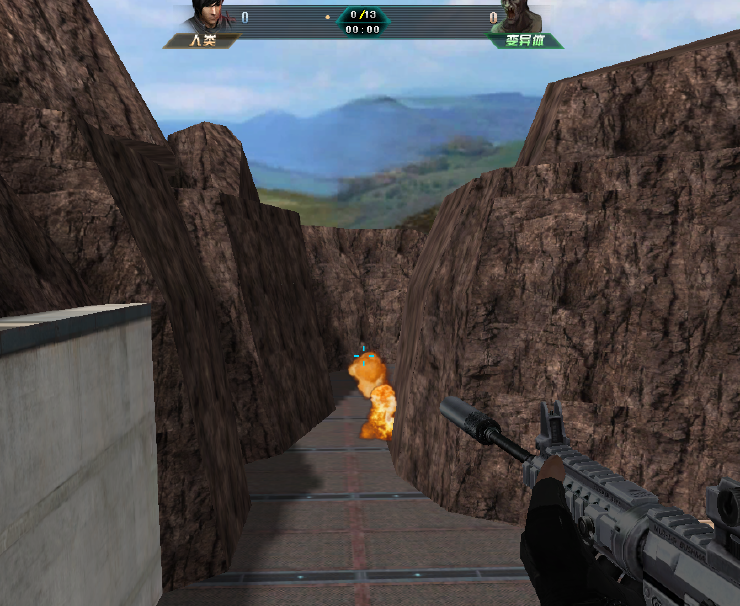740x606 pixels.
Task: Click the mutant zombie team portrait
Action: click(521, 18)
